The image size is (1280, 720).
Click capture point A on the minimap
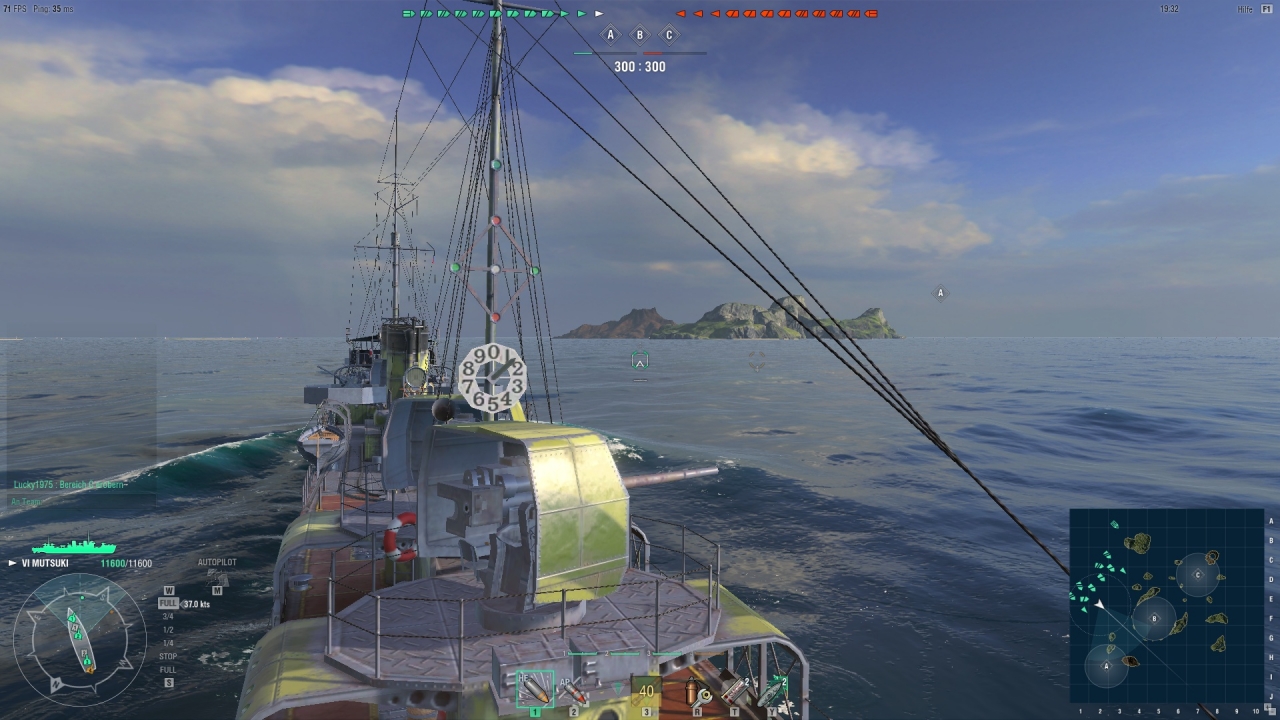(1107, 665)
